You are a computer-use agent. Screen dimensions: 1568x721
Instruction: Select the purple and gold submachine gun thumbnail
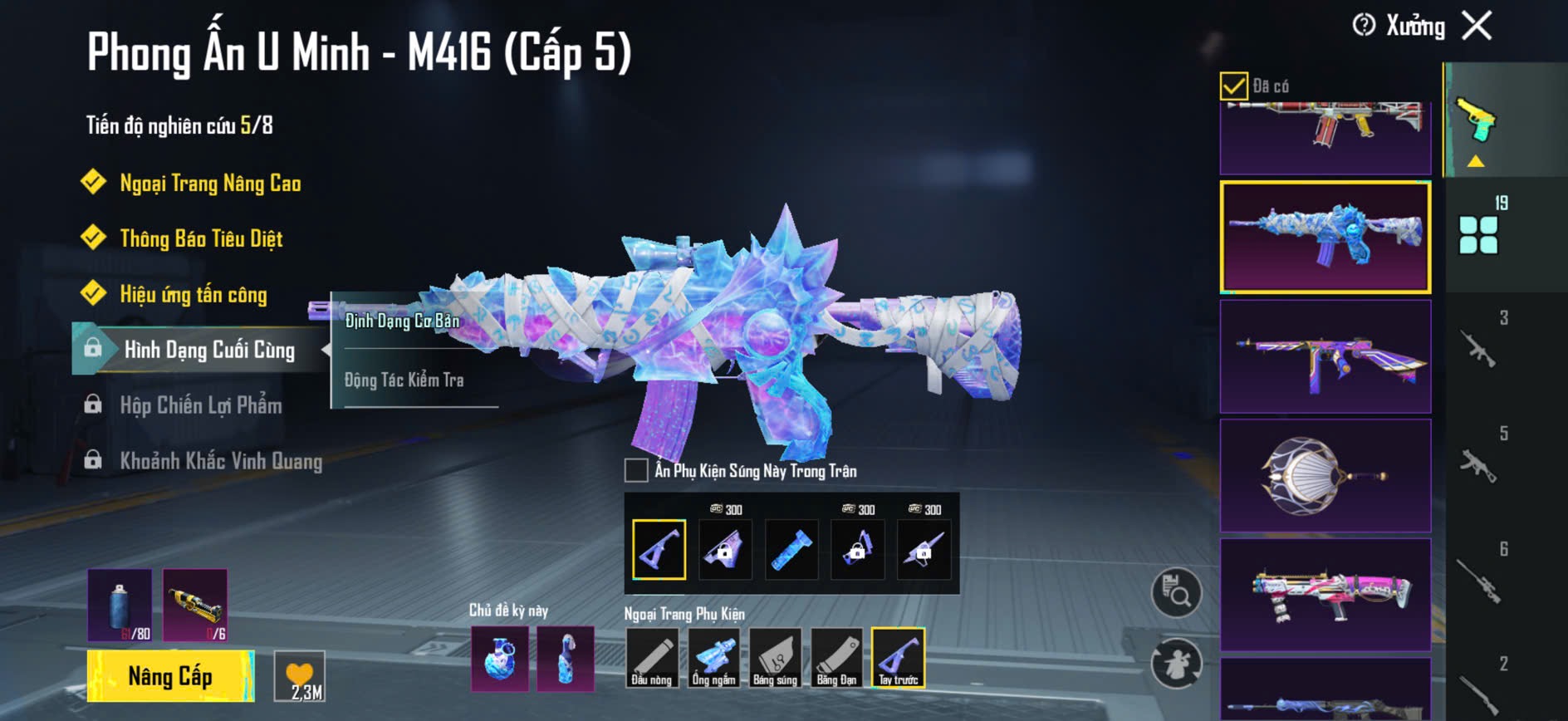coord(1325,357)
